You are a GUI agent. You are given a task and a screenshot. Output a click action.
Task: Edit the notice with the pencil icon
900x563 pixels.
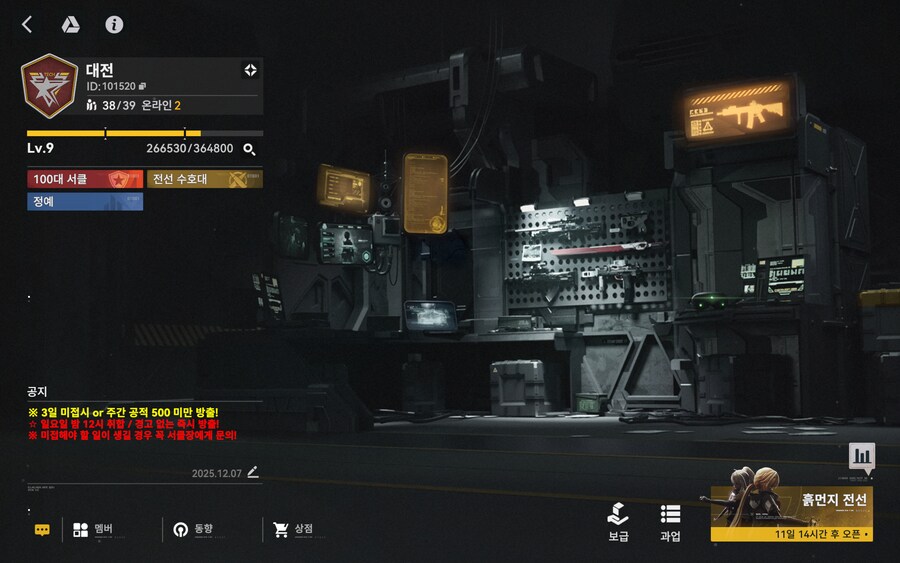click(x=253, y=472)
